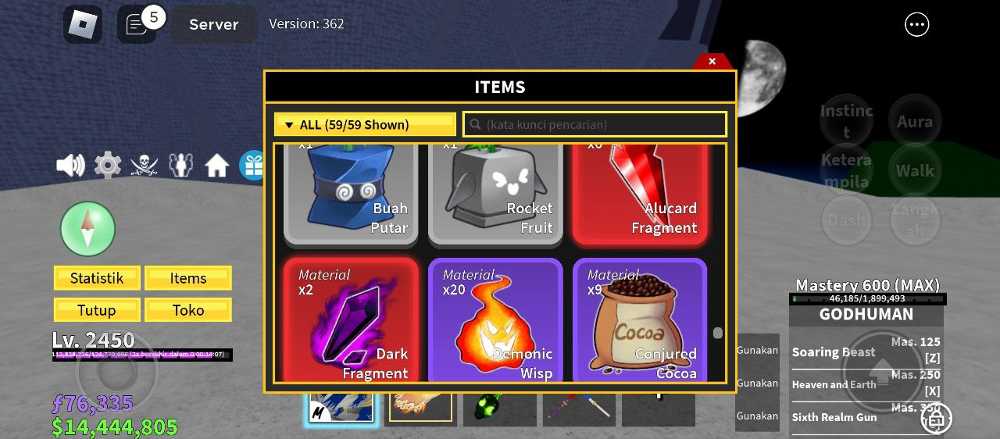Toggle the sound speaker icon
This screenshot has height=439, width=1000.
point(70,165)
